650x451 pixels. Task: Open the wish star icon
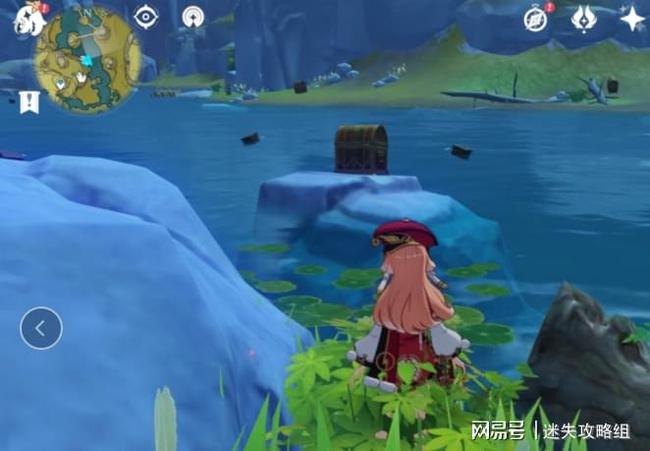tap(632, 18)
